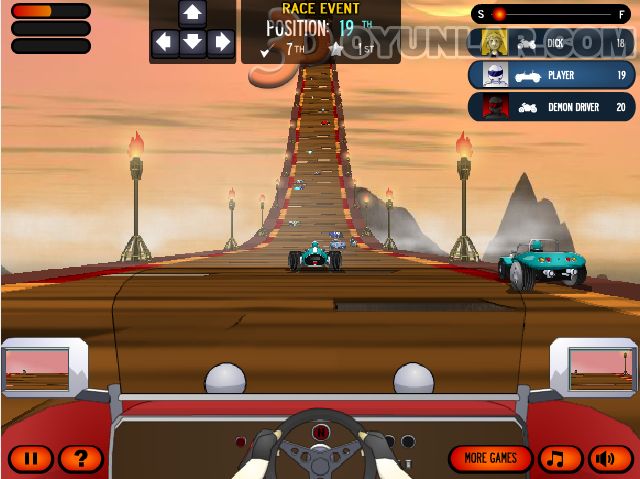Screen dimensions: 640x479
Task: Click the left arrow control
Action: coord(164,43)
